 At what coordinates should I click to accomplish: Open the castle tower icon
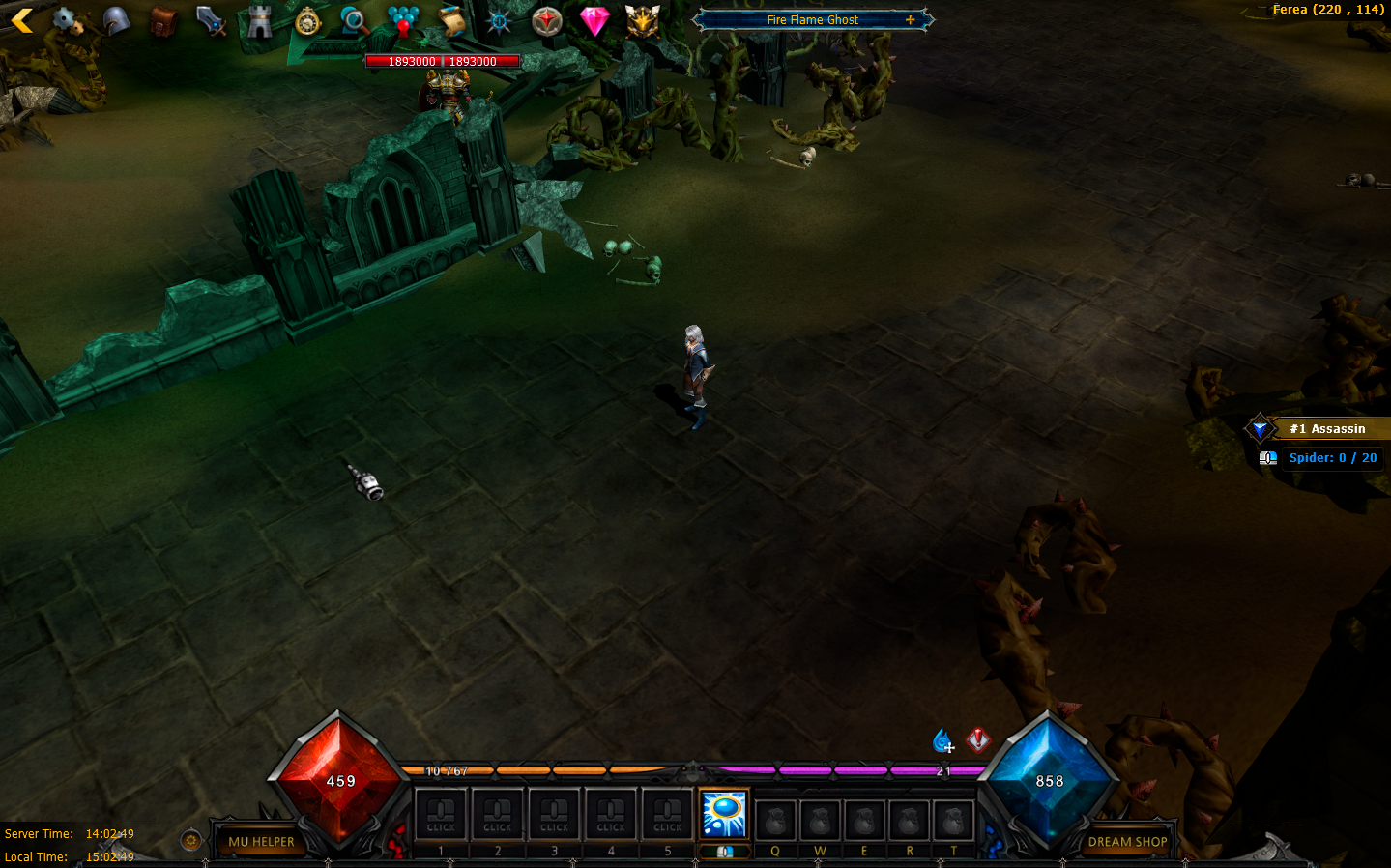click(x=259, y=20)
